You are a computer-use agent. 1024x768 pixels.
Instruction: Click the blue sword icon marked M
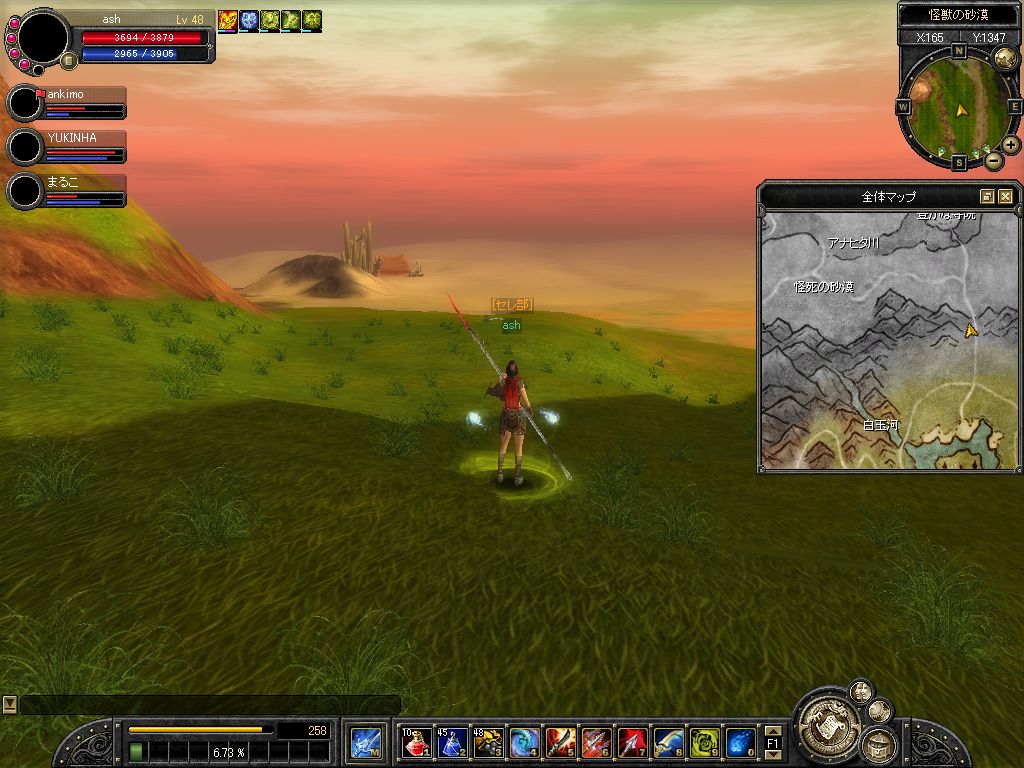coord(365,743)
